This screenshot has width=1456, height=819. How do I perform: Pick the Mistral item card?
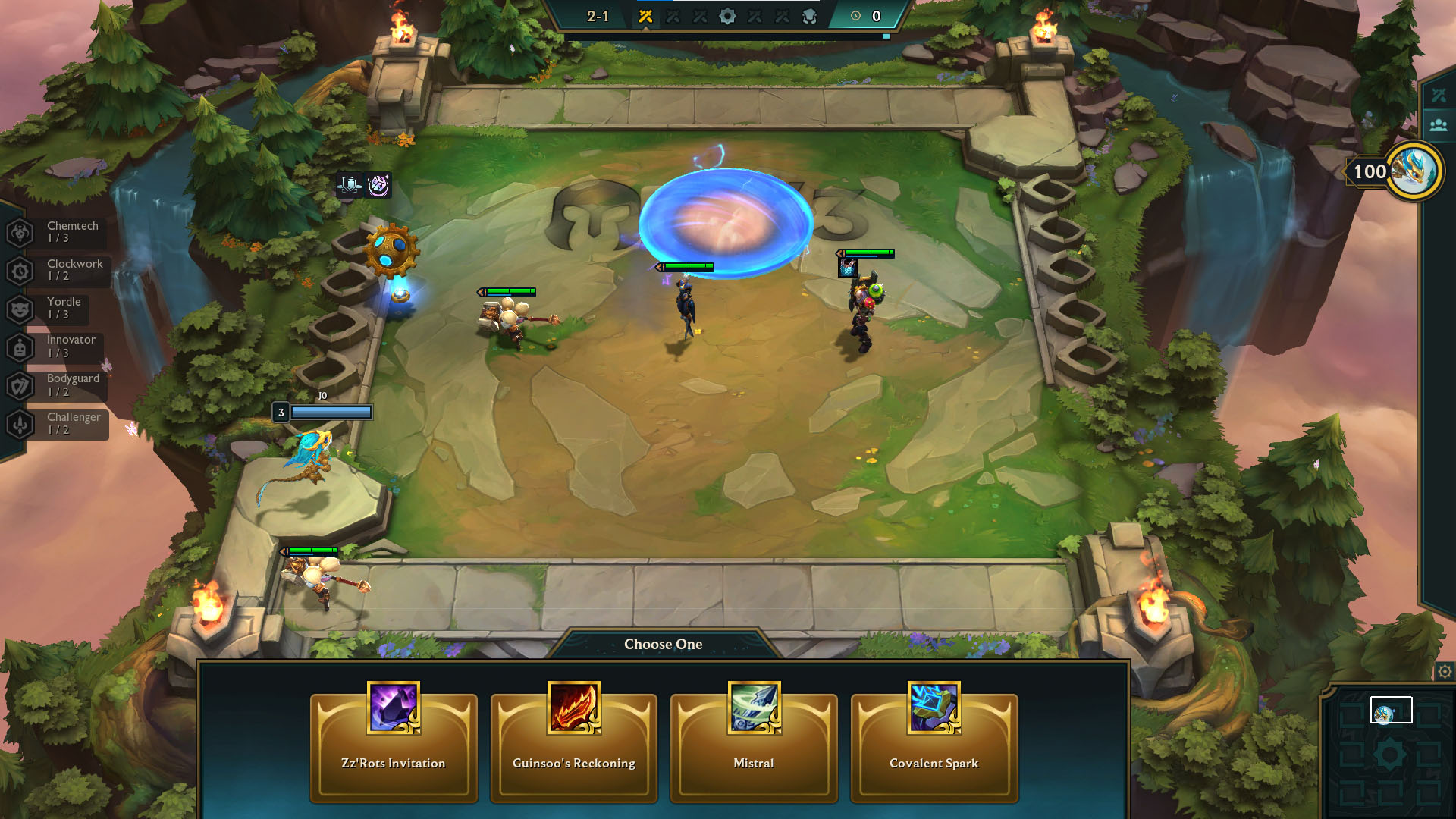click(754, 747)
